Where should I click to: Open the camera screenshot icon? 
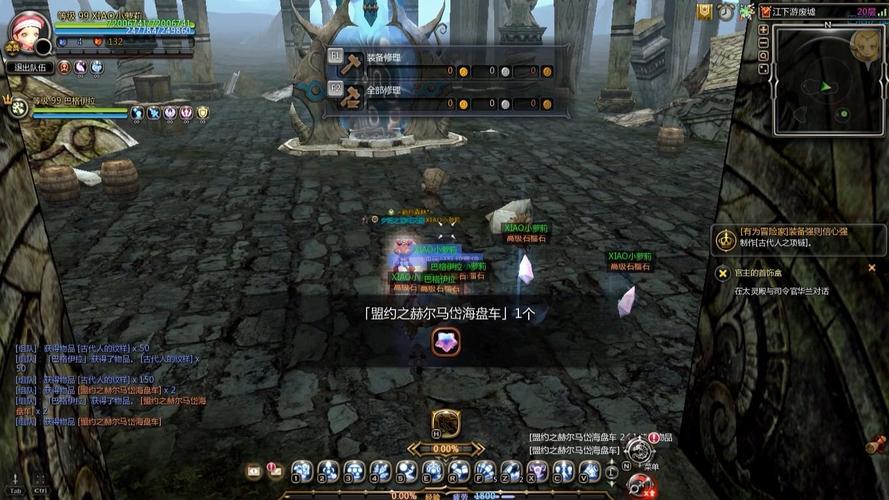(254, 469)
